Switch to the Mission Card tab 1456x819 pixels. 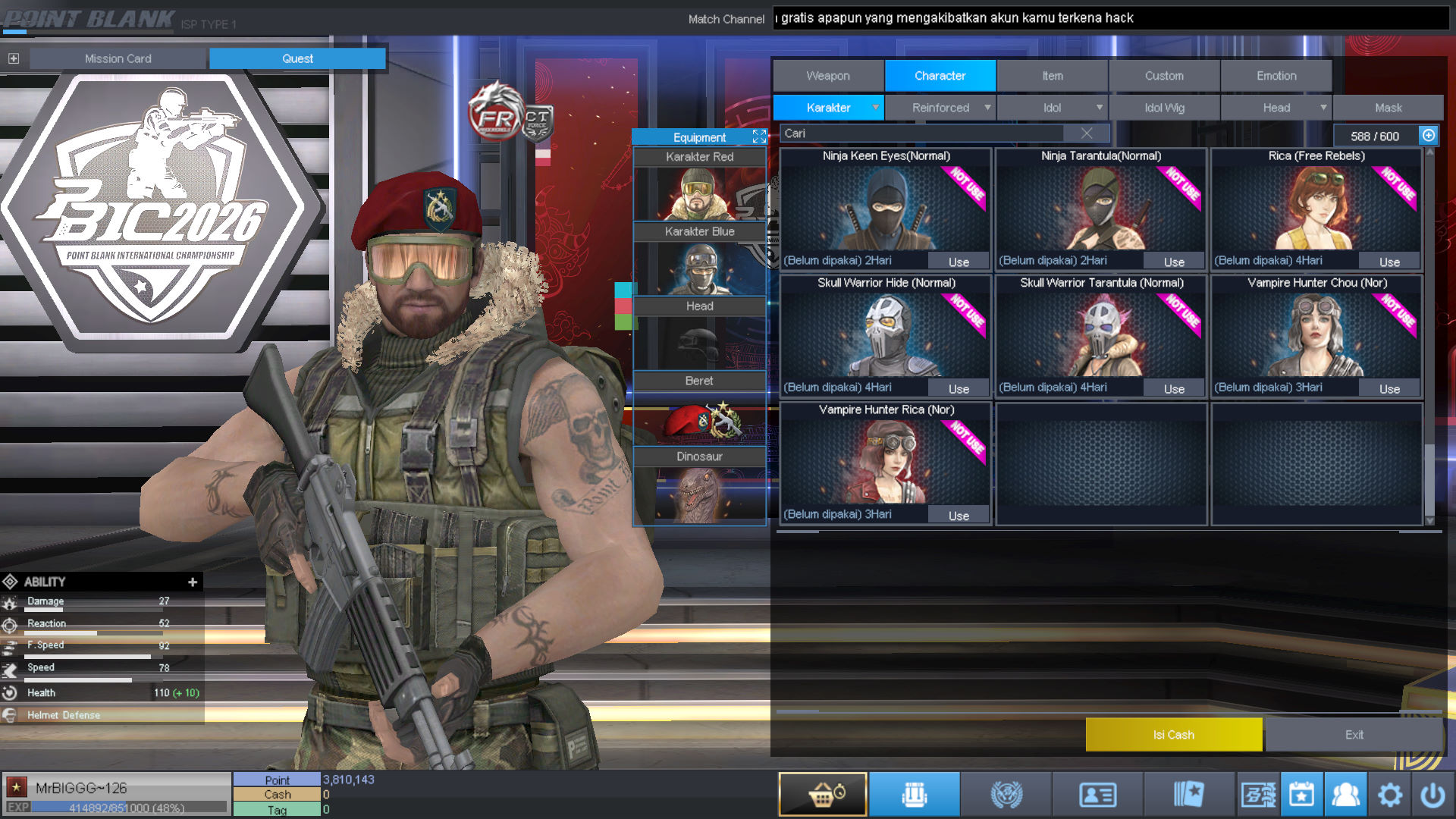tap(118, 58)
